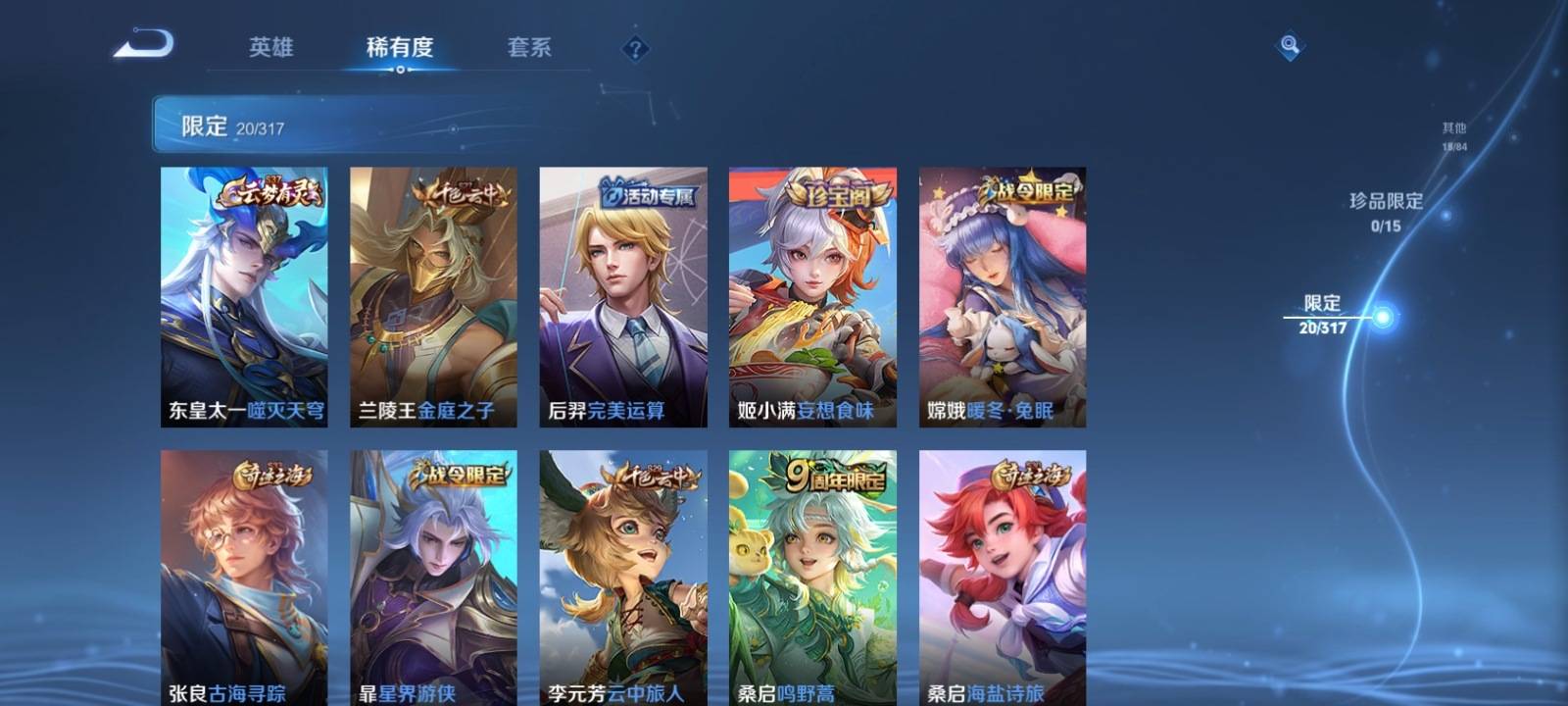
Task: Click the magnifying glass search icon
Action: point(1290,45)
